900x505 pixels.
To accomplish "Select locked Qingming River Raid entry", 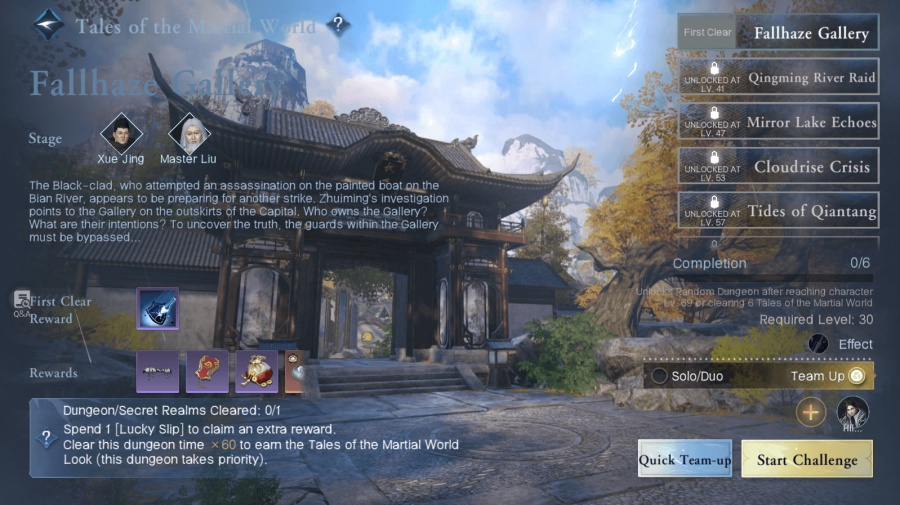I will [x=778, y=77].
